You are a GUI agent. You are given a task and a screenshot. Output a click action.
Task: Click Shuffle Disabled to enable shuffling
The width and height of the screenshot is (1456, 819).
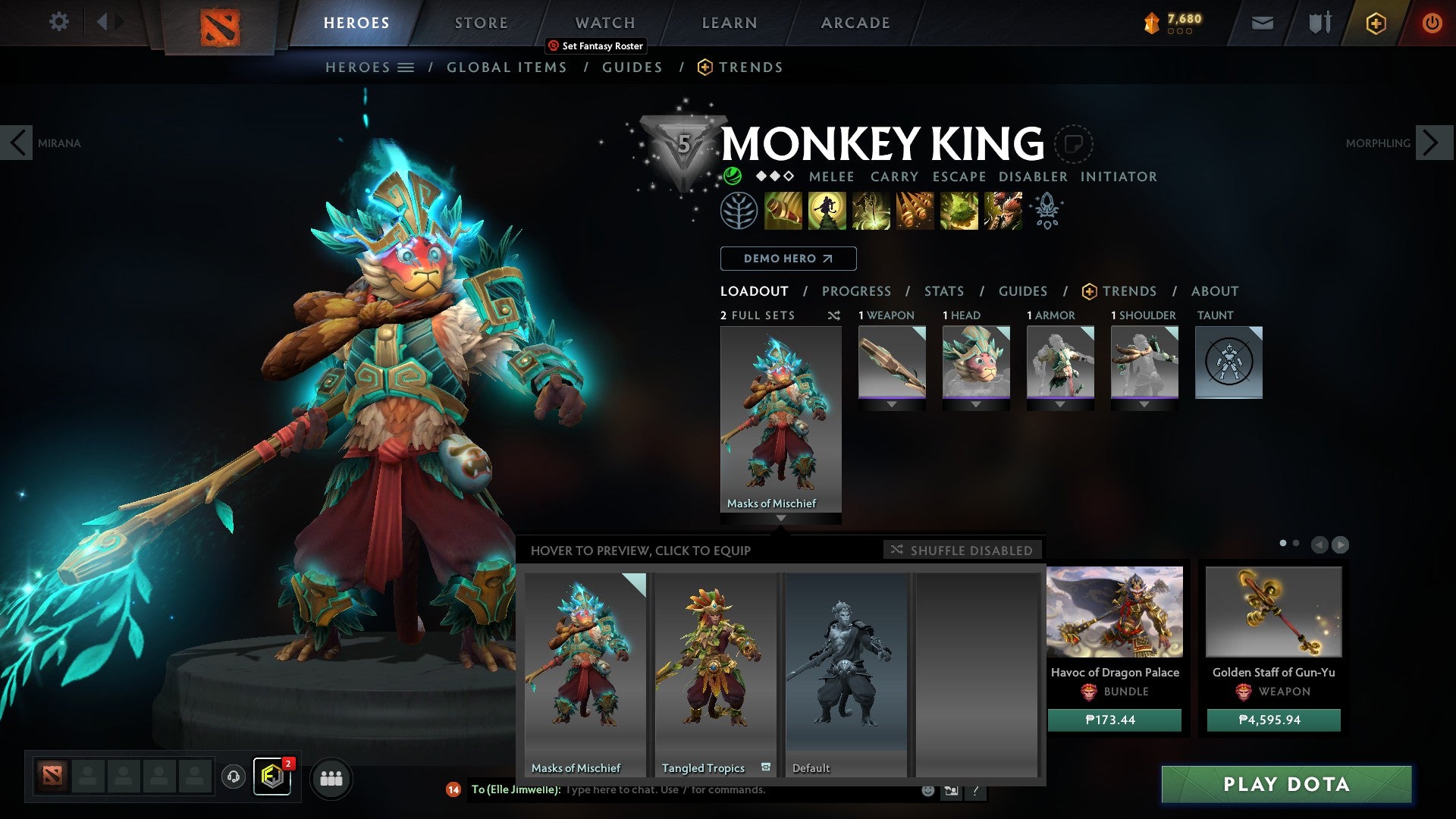(962, 551)
